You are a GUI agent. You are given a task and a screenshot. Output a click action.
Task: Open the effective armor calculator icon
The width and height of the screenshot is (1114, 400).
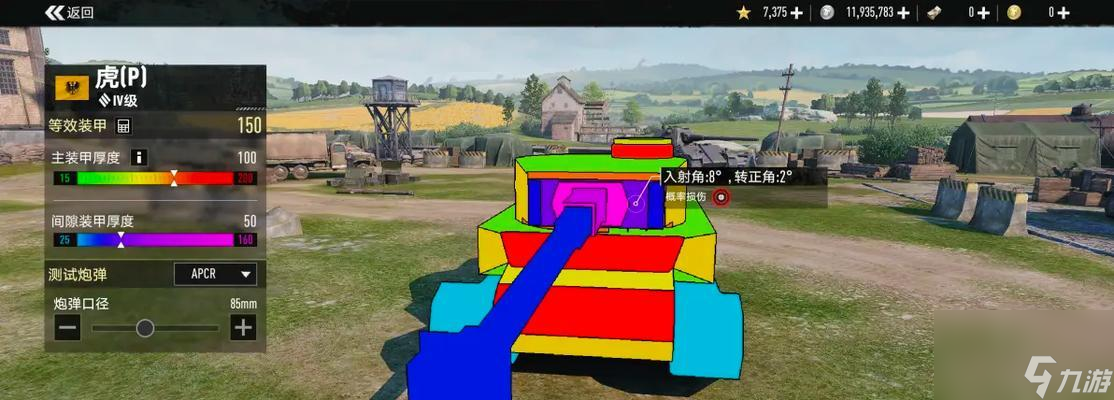[124, 126]
